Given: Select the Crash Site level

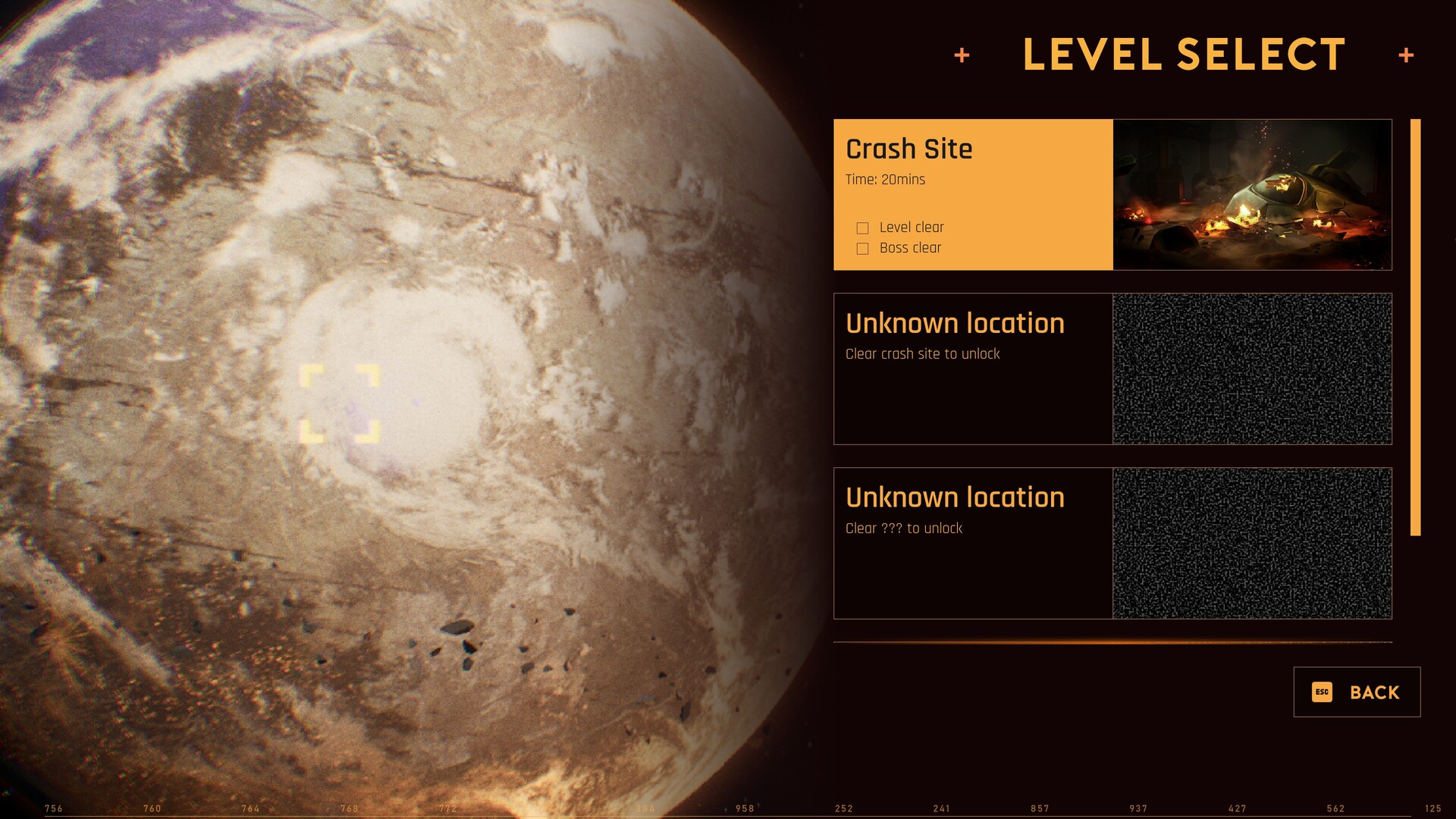Looking at the screenshot, I should point(972,194).
